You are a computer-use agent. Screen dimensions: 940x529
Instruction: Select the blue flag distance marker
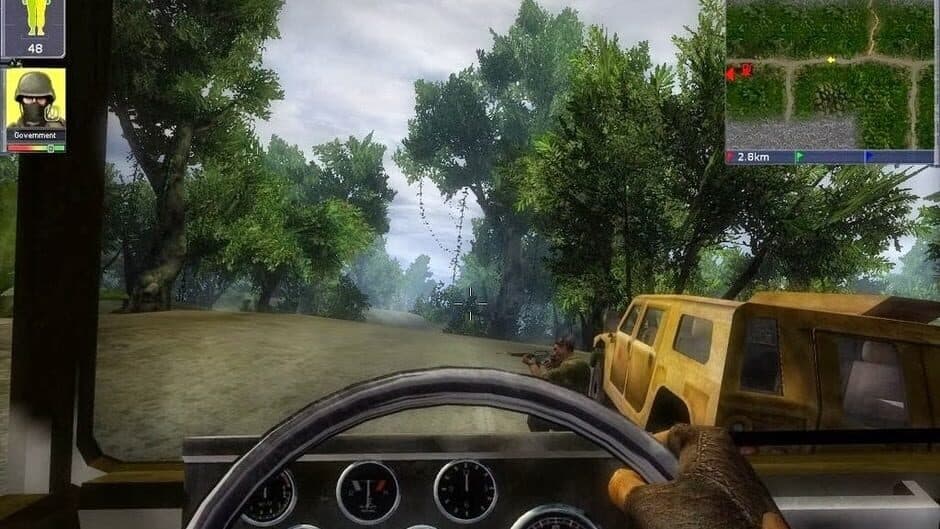[868, 157]
